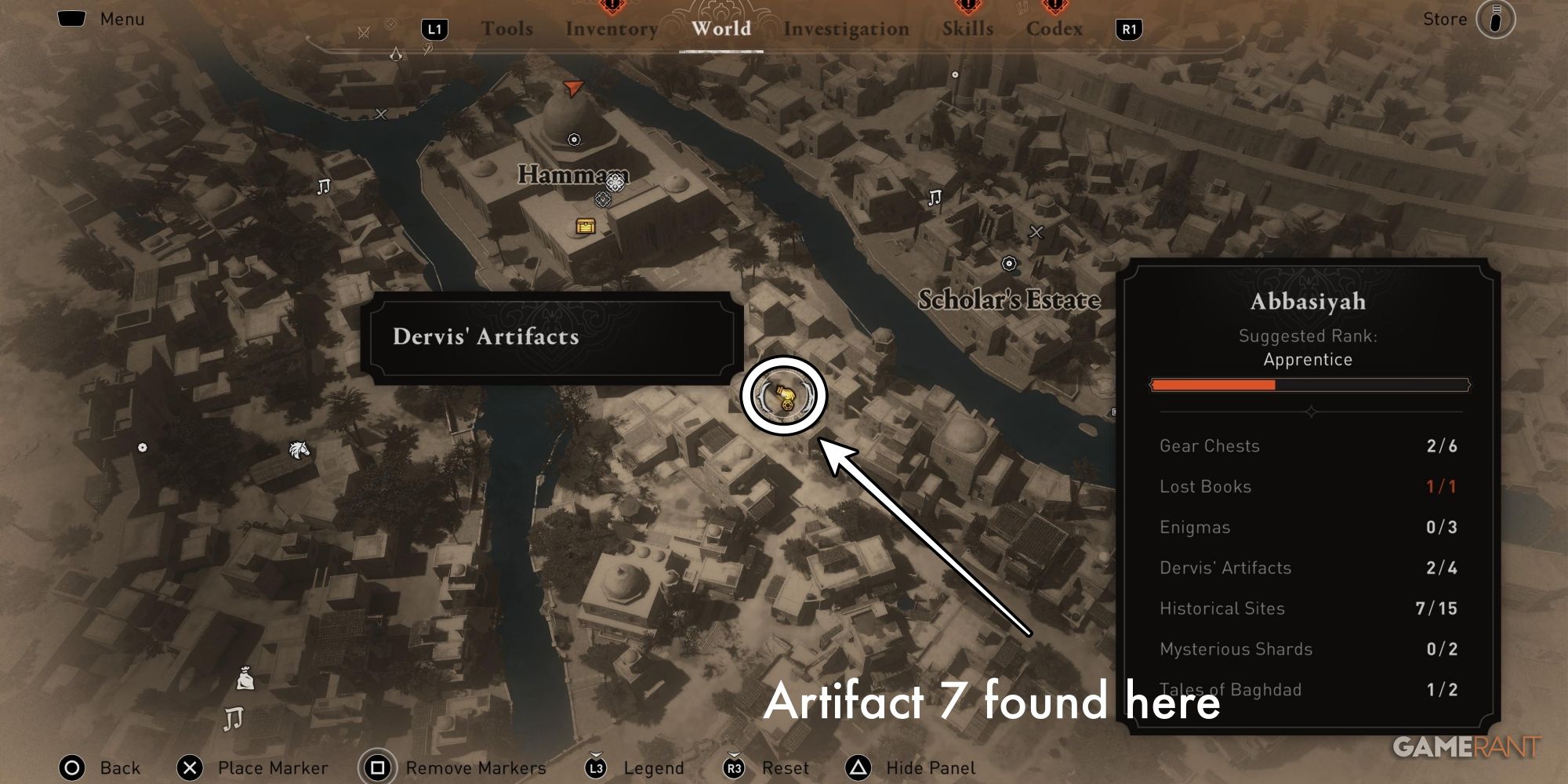The width and height of the screenshot is (1568, 784).
Task: Switch to the Inventory tab
Action: coord(612,29)
